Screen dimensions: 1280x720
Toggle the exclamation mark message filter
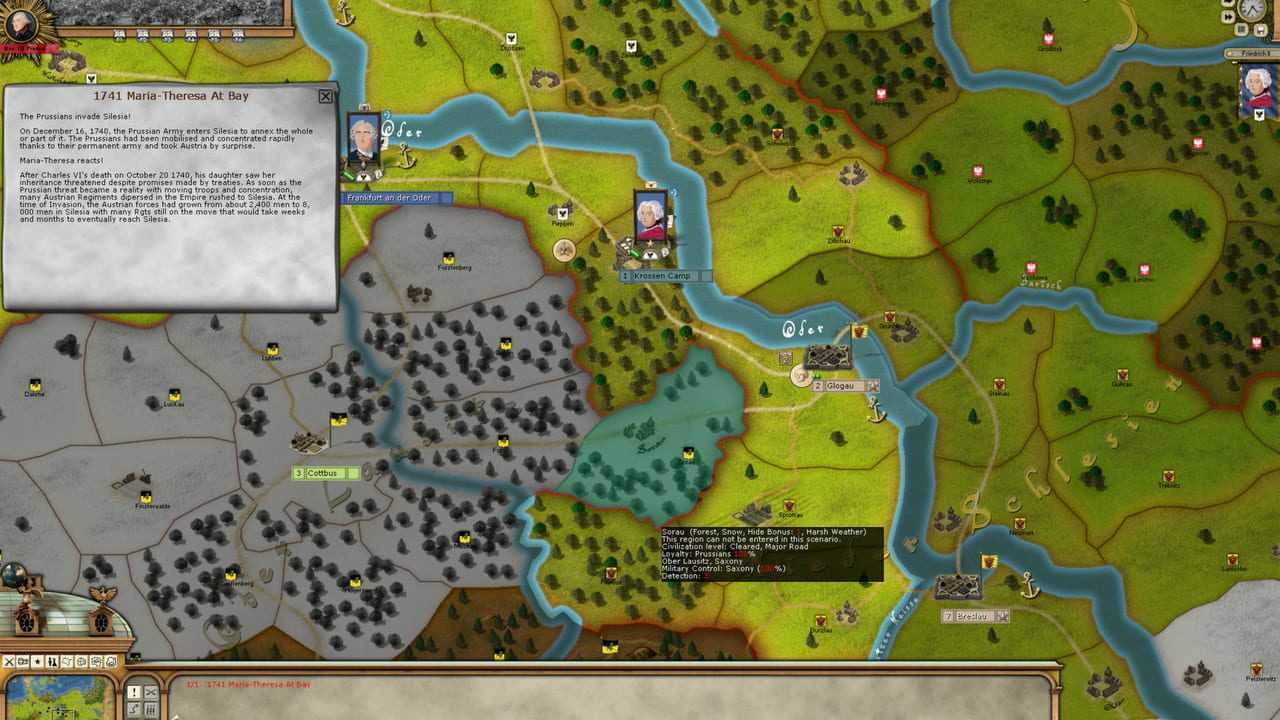[133, 691]
